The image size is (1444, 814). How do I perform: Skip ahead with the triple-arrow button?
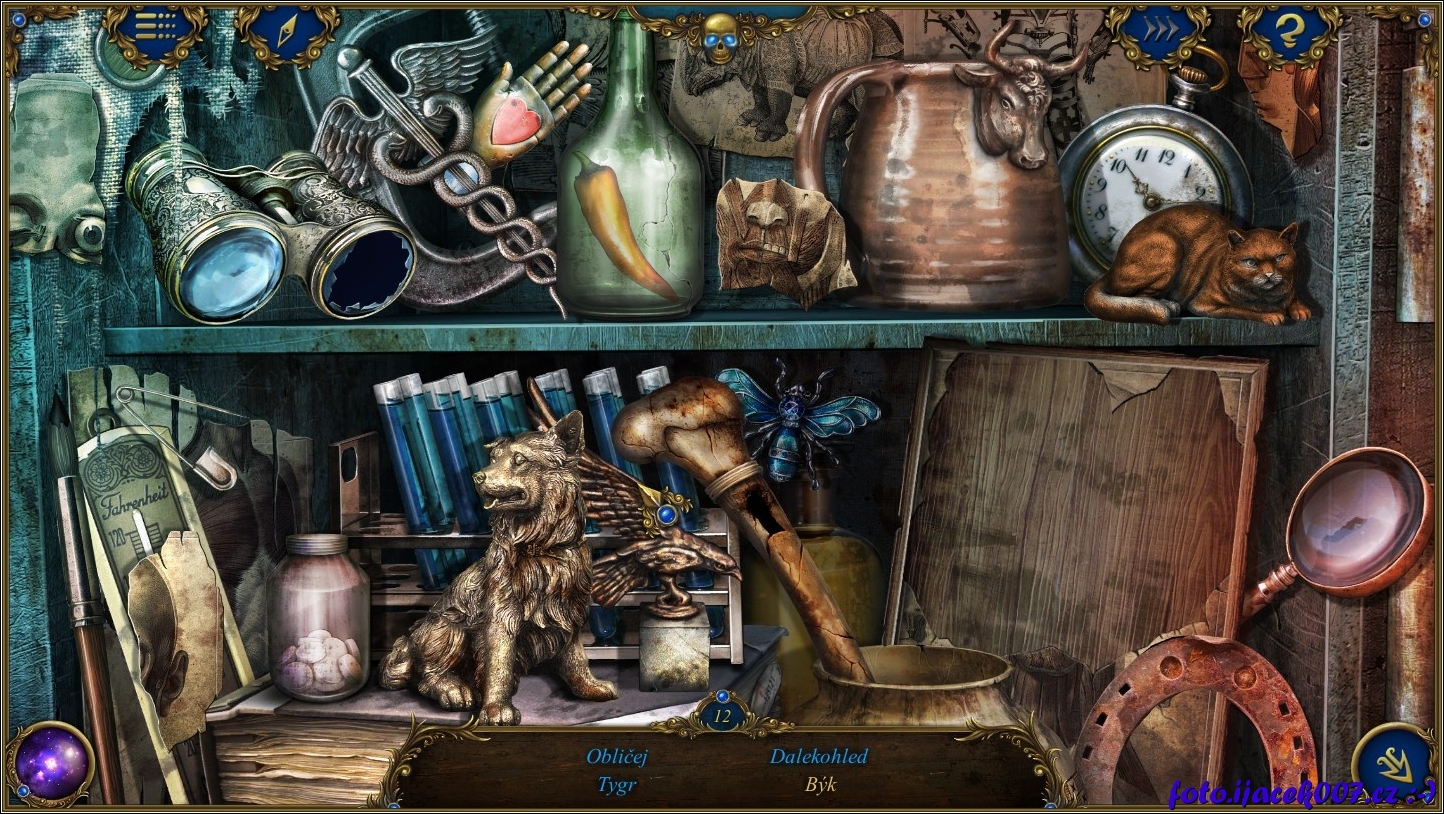pyautogui.click(x=1159, y=32)
